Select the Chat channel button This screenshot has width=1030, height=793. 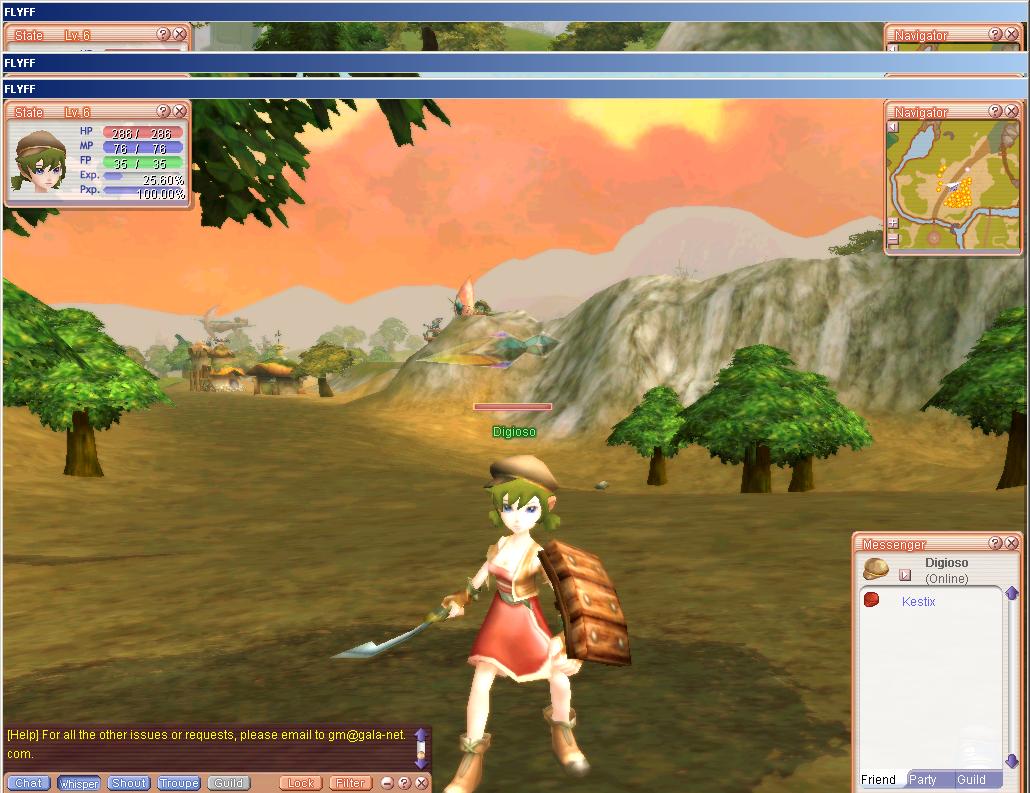point(28,783)
